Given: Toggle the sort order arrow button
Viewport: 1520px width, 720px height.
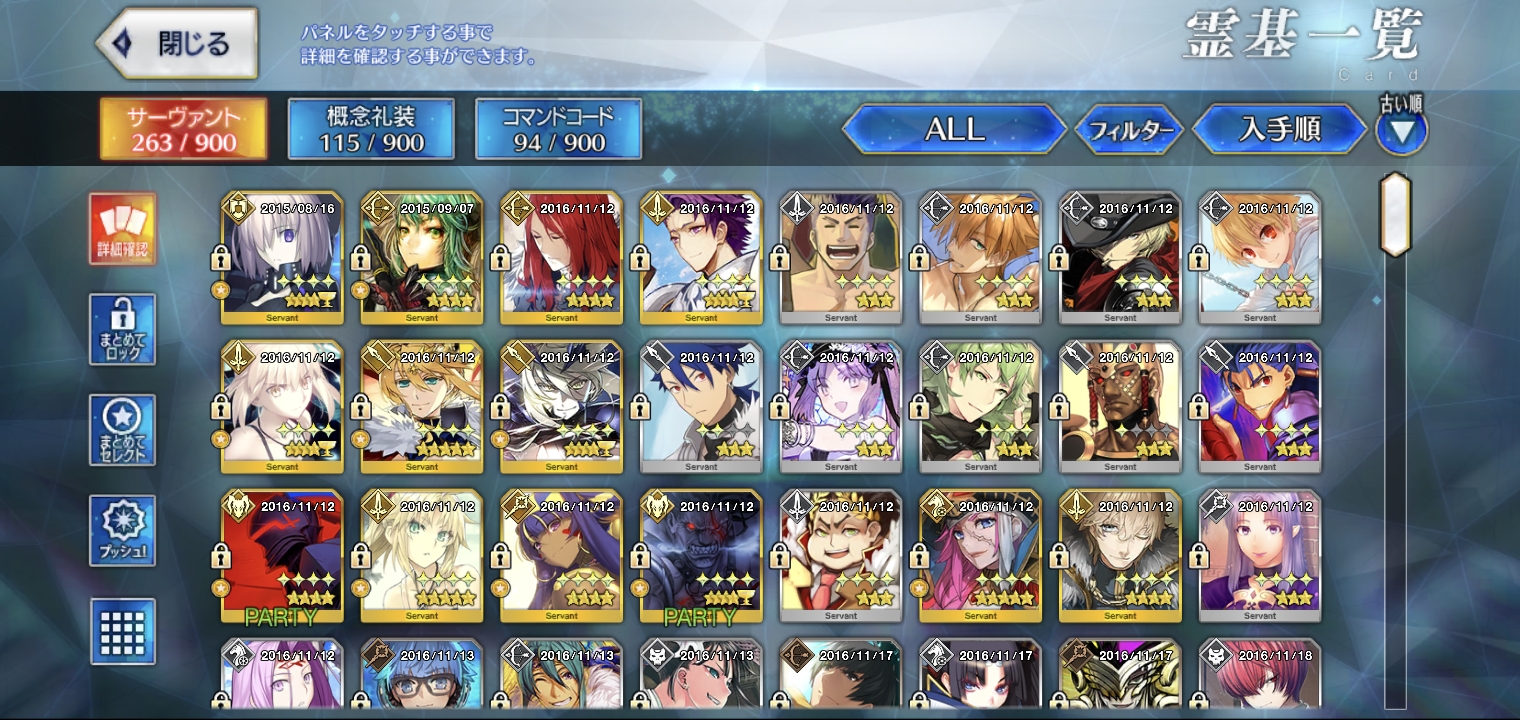Looking at the screenshot, I should pos(1402,131).
